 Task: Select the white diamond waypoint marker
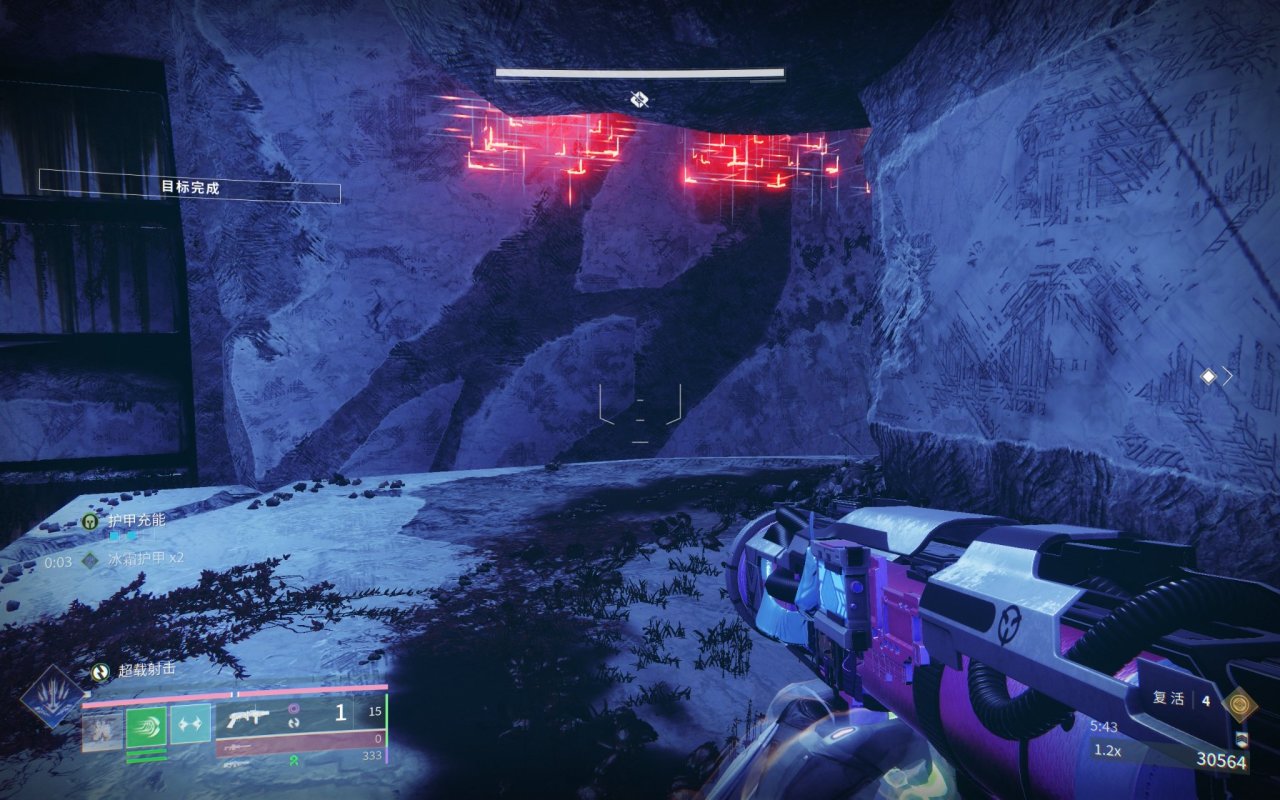(x=1208, y=377)
